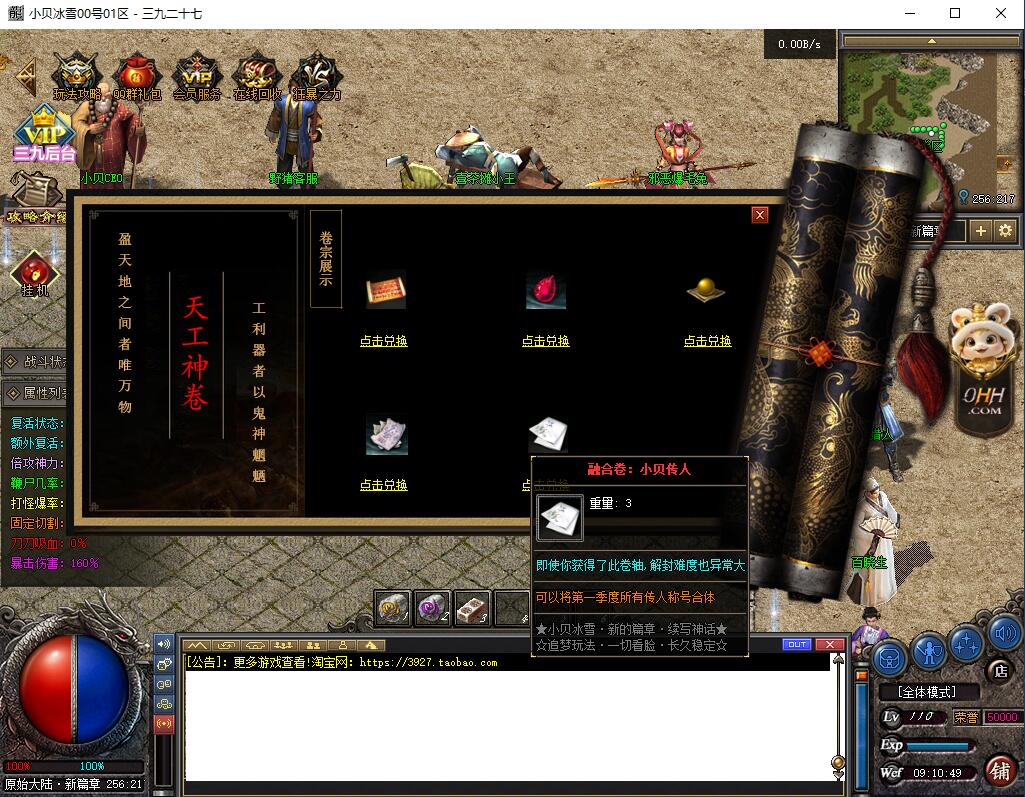Toggle the sound speaker button
The width and height of the screenshot is (1025, 797).
click(x=1003, y=633)
